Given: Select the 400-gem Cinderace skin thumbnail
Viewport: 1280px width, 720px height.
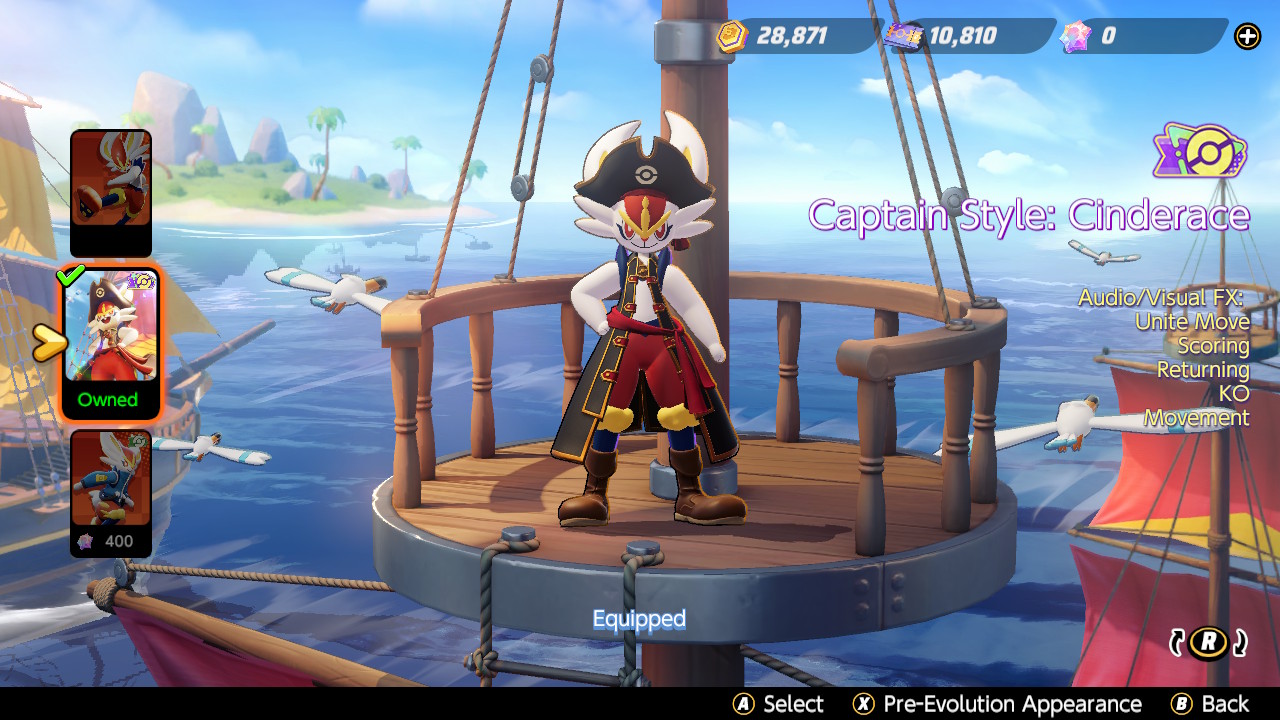Looking at the screenshot, I should pos(110,480).
